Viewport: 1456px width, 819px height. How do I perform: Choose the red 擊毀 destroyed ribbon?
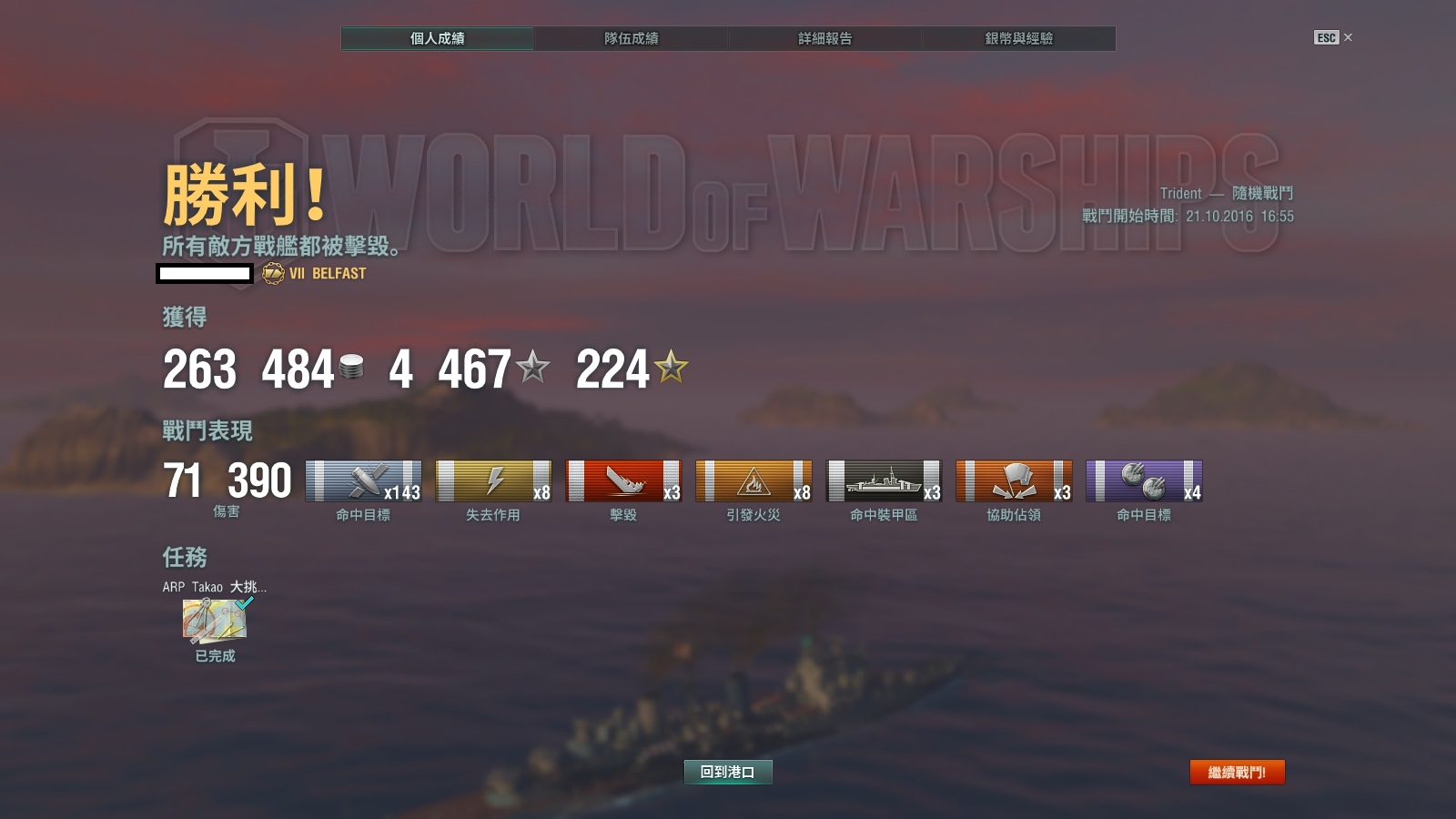click(623, 481)
